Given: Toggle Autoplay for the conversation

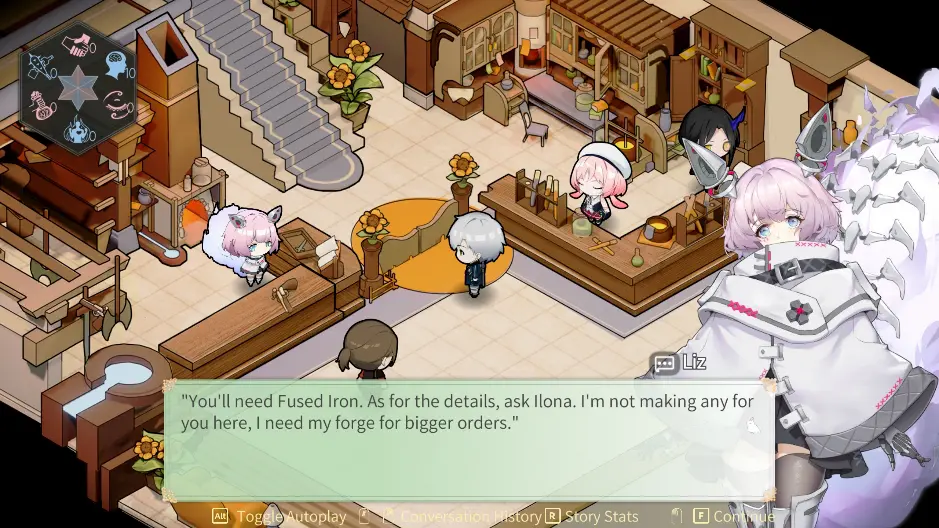Looking at the screenshot, I should tap(278, 516).
